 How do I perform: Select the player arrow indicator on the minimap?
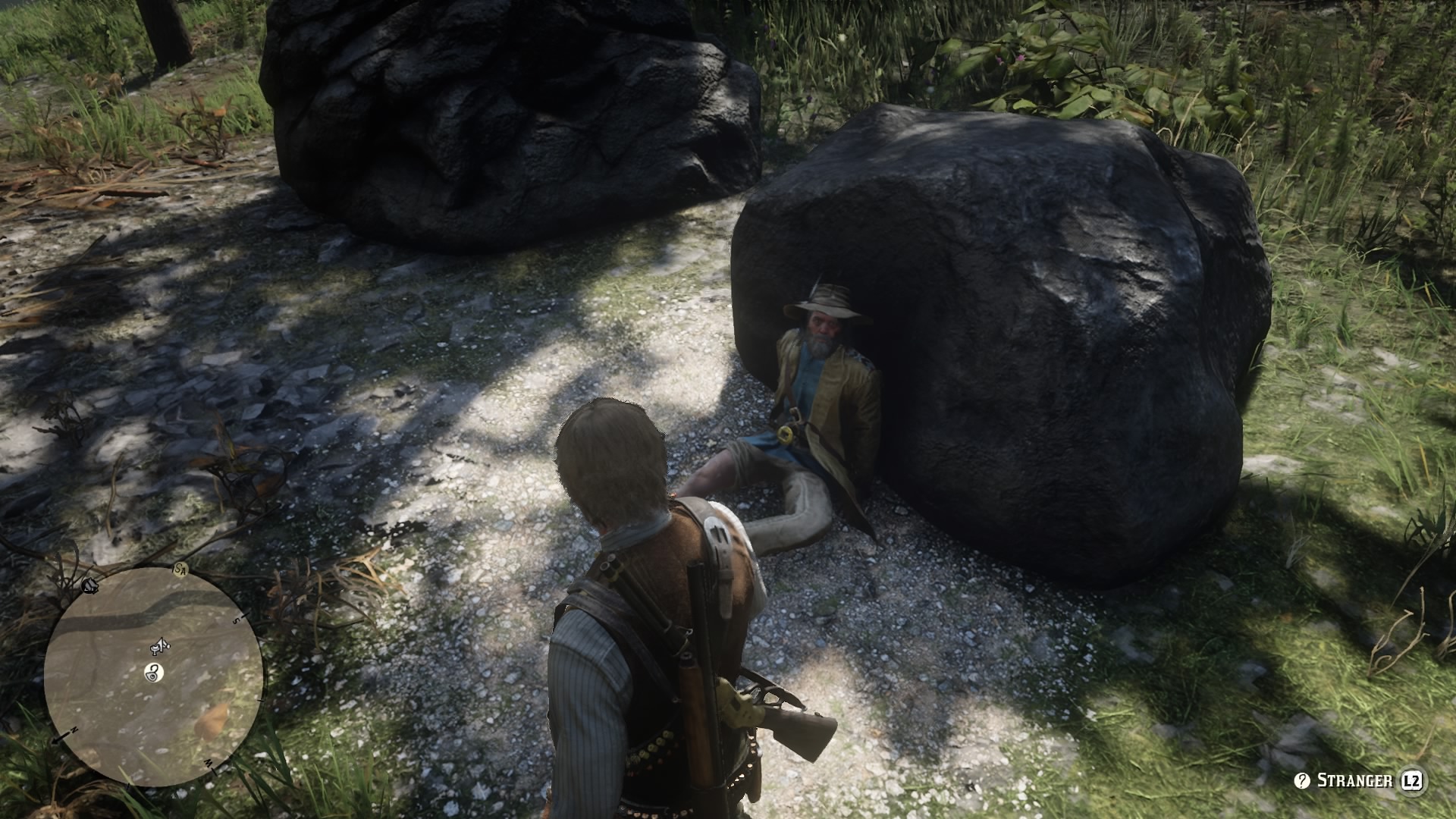160,645
